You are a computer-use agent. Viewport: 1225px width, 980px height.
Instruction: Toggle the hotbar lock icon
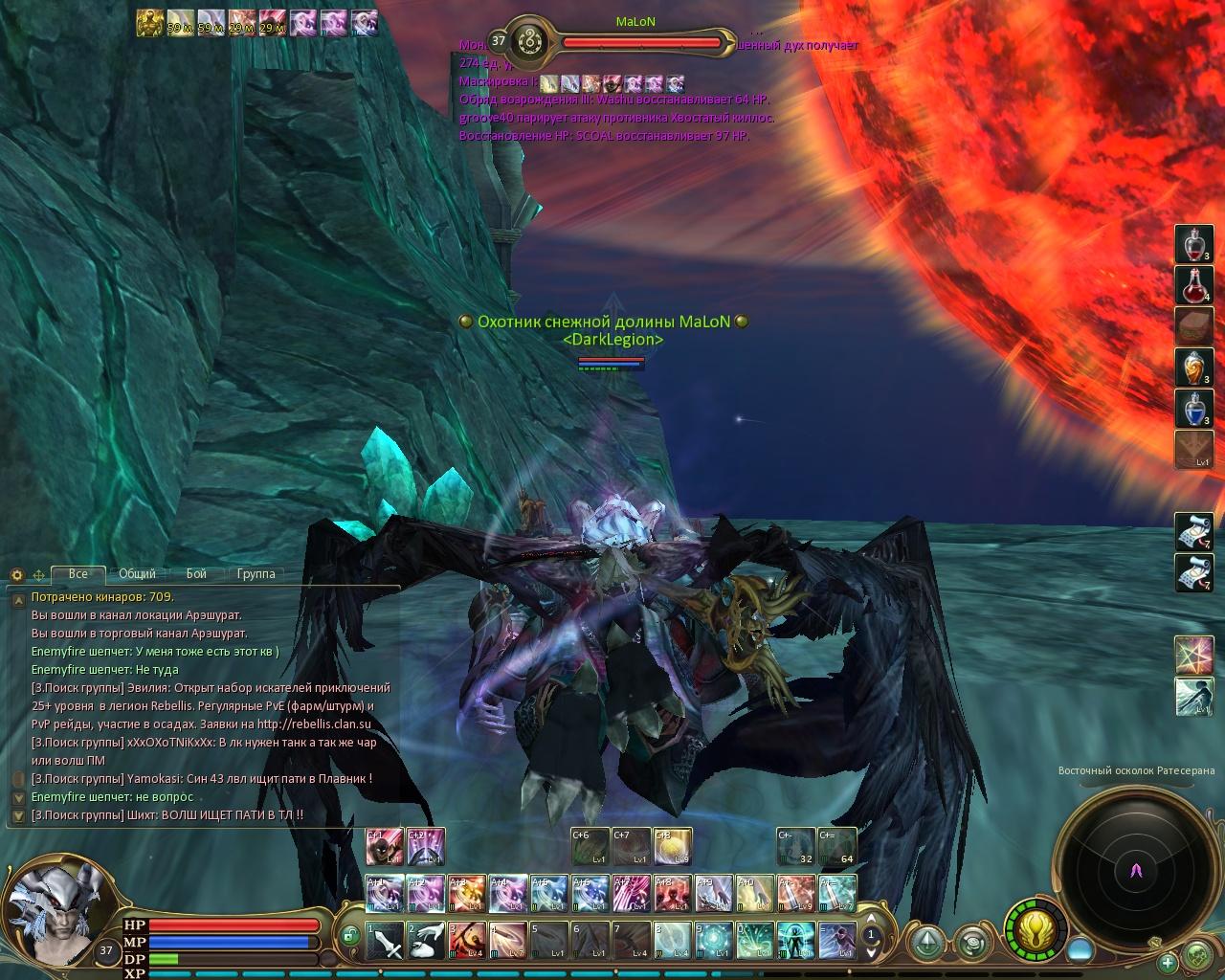point(350,932)
